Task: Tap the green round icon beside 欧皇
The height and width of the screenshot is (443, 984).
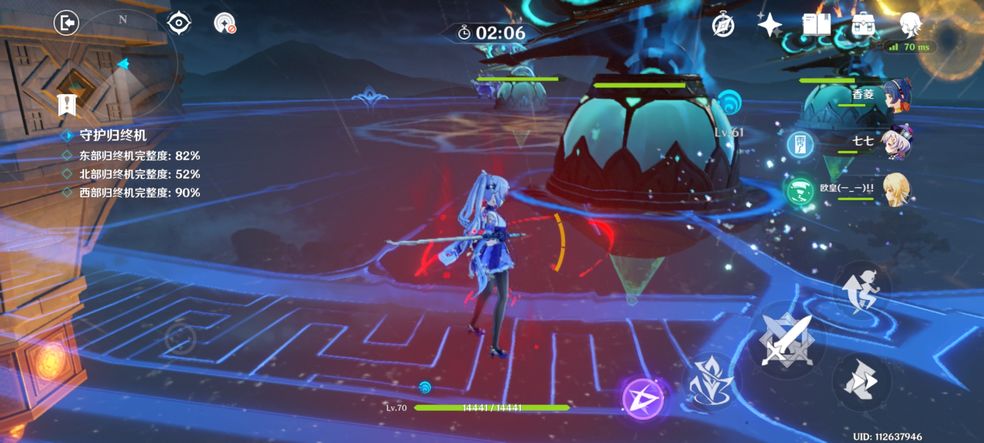Action: (799, 190)
